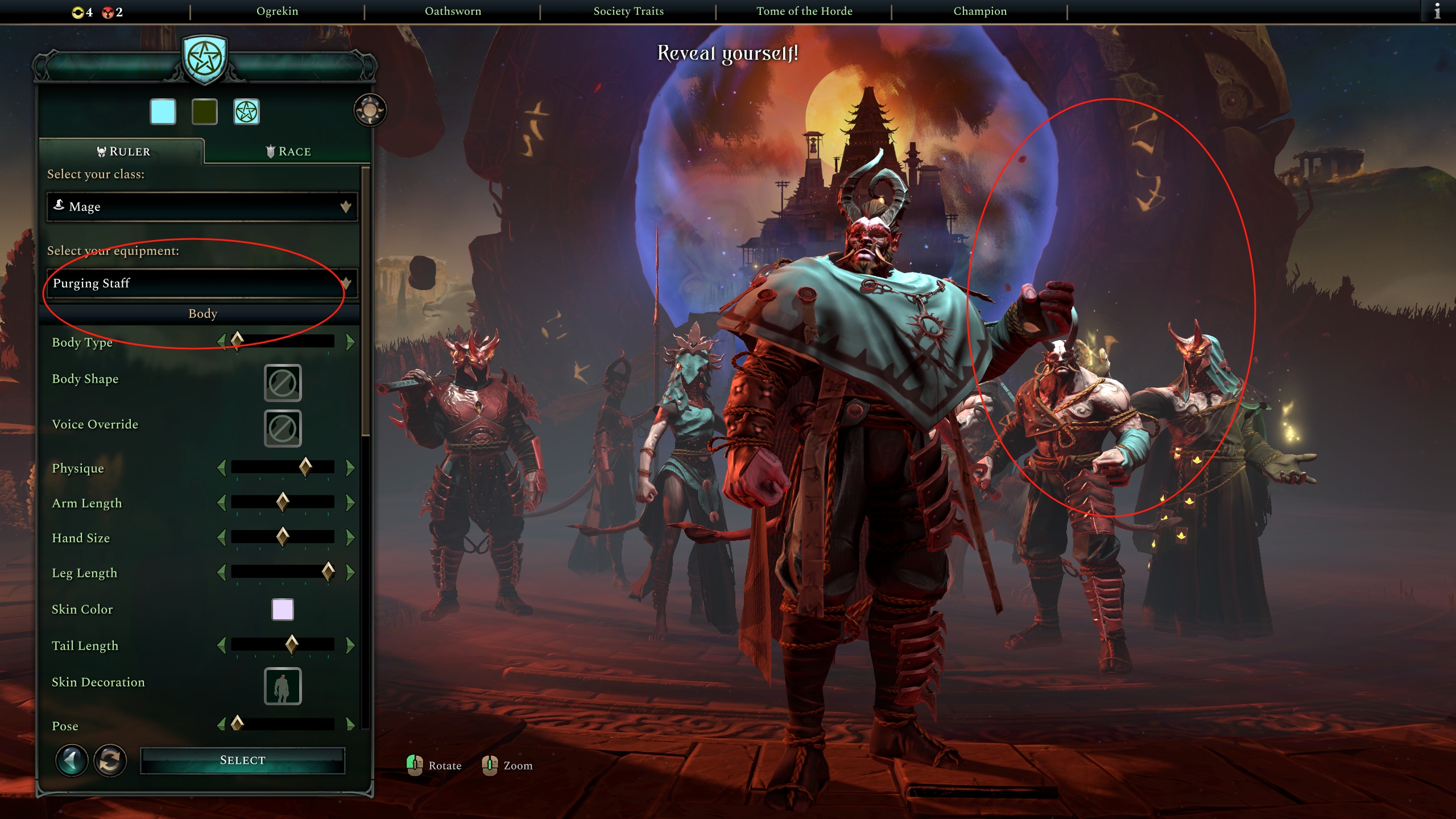Toggle the Voice Override off setting
Viewport: 1456px width, 819px height.
[x=283, y=428]
